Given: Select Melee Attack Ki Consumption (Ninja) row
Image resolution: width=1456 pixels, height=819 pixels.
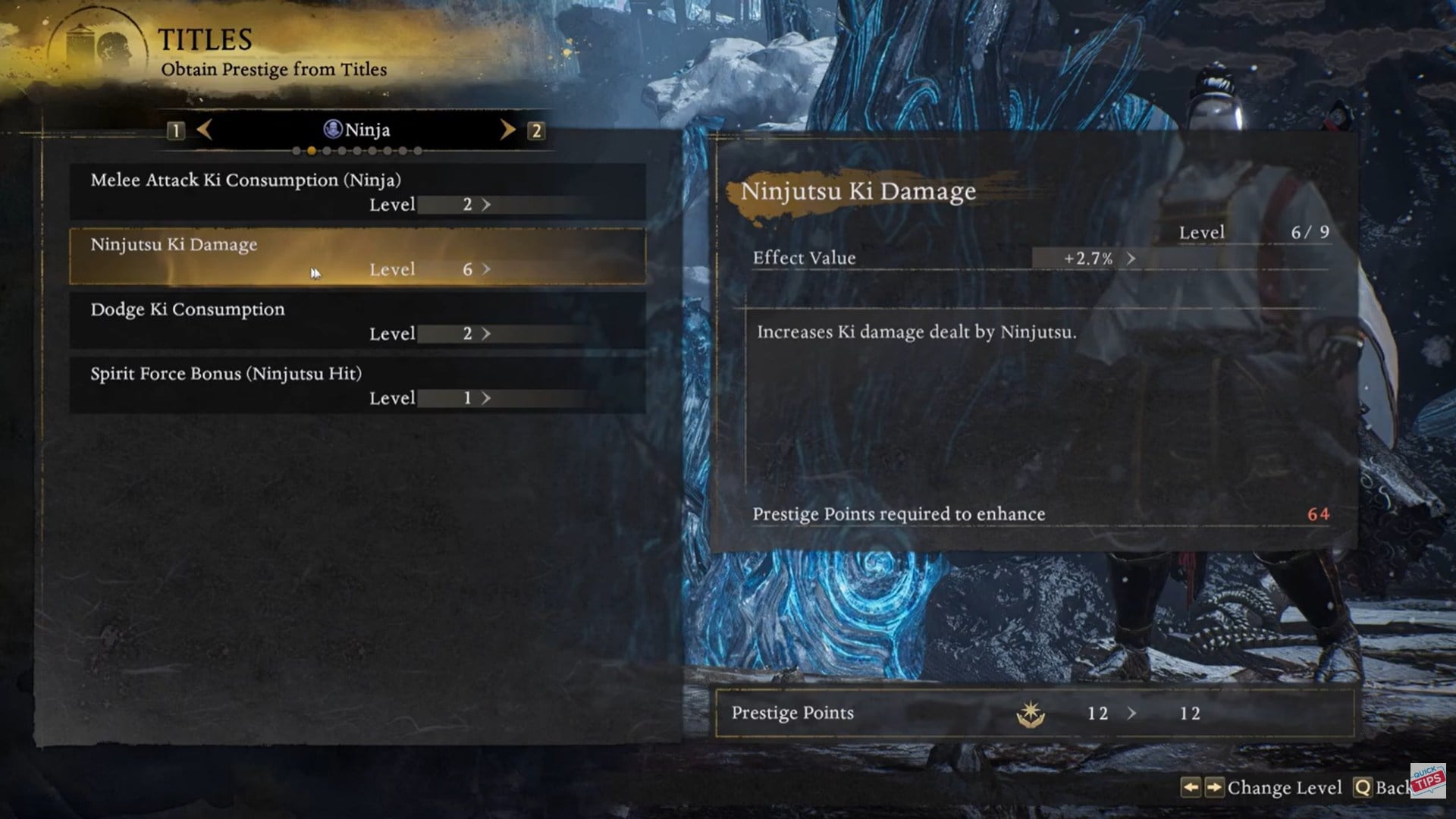Looking at the screenshot, I should tap(357, 192).
